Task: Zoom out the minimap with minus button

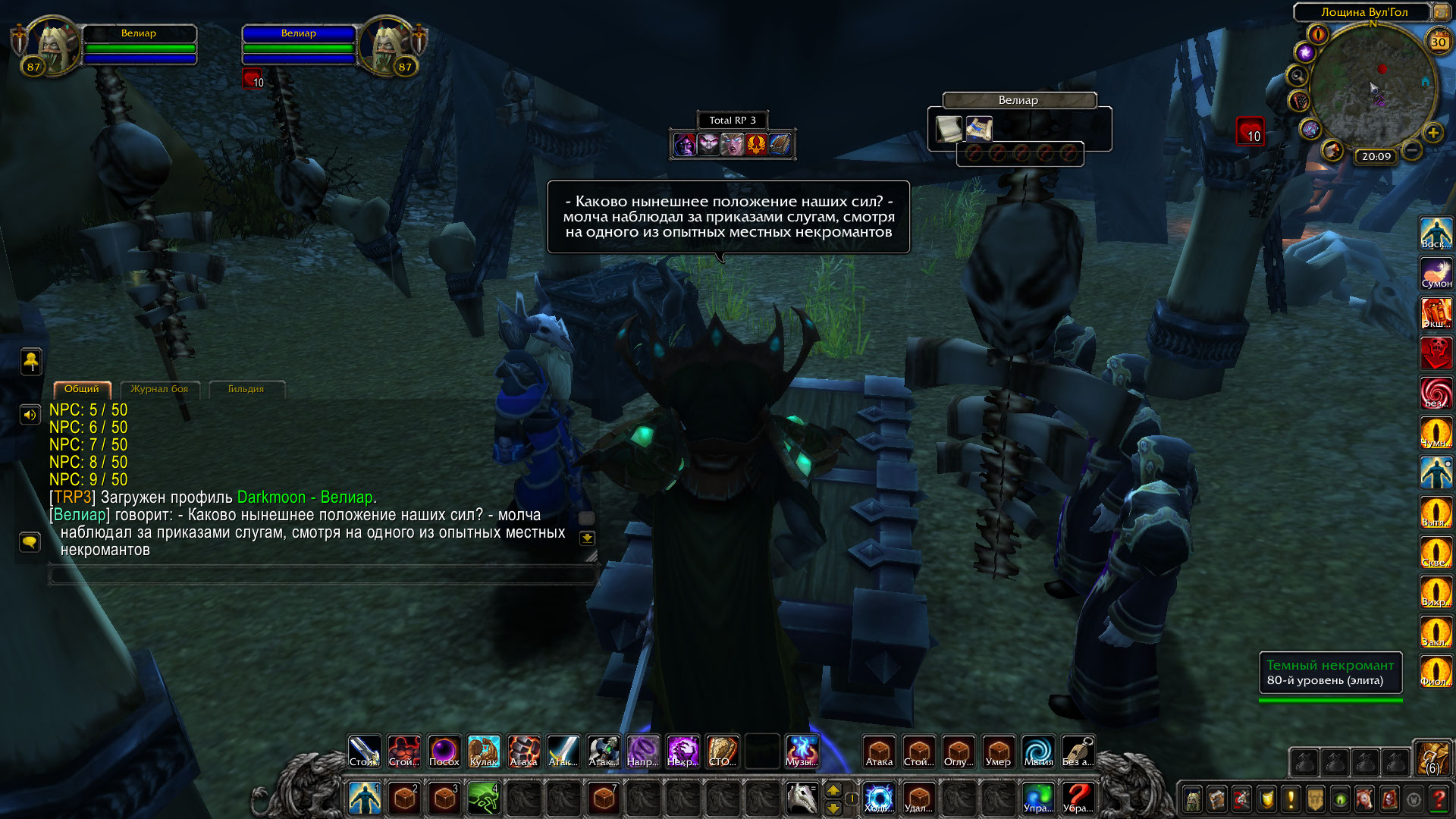Action: [x=1412, y=150]
